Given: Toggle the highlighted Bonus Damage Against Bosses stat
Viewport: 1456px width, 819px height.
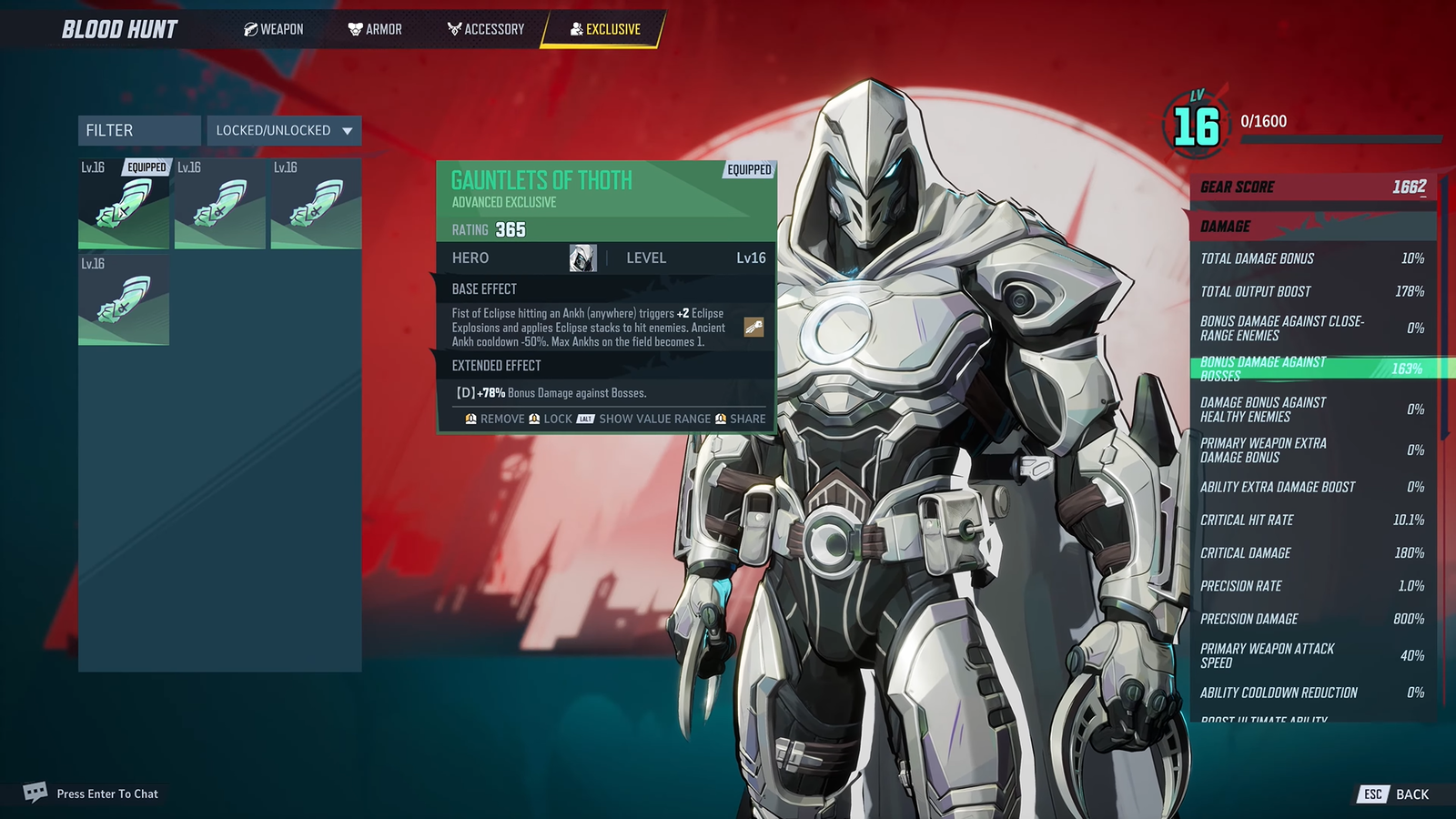Looking at the screenshot, I should 1310,369.
